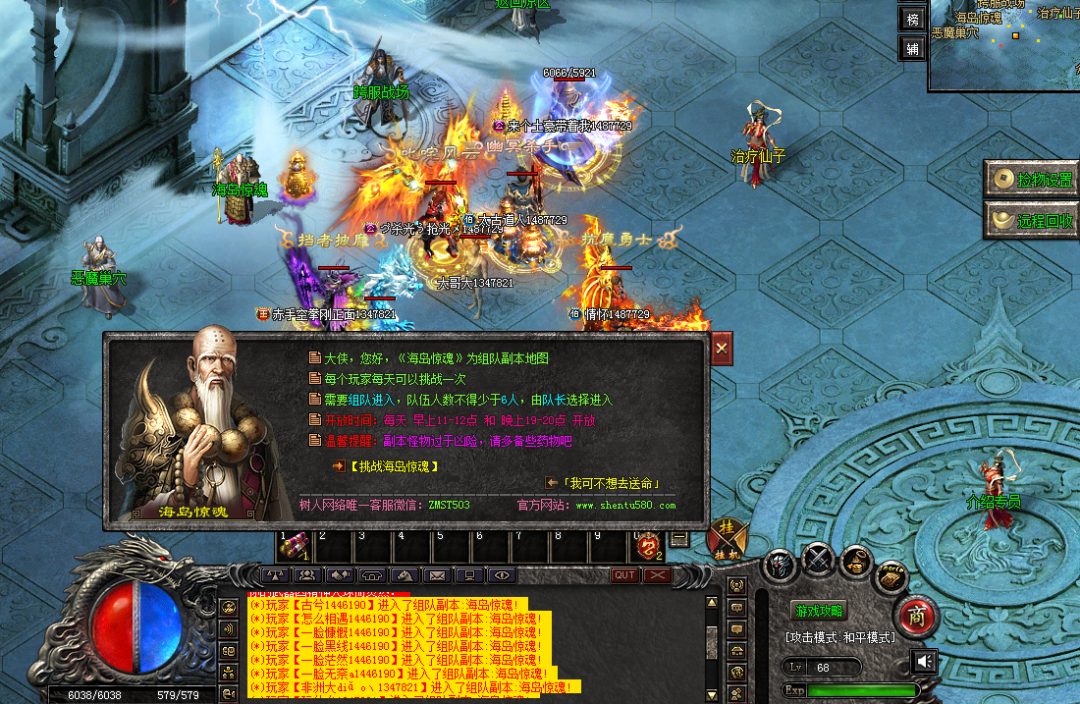Choose the 挑战海岛惊魂 dialogue option
The height and width of the screenshot is (704, 1080).
pos(393,466)
